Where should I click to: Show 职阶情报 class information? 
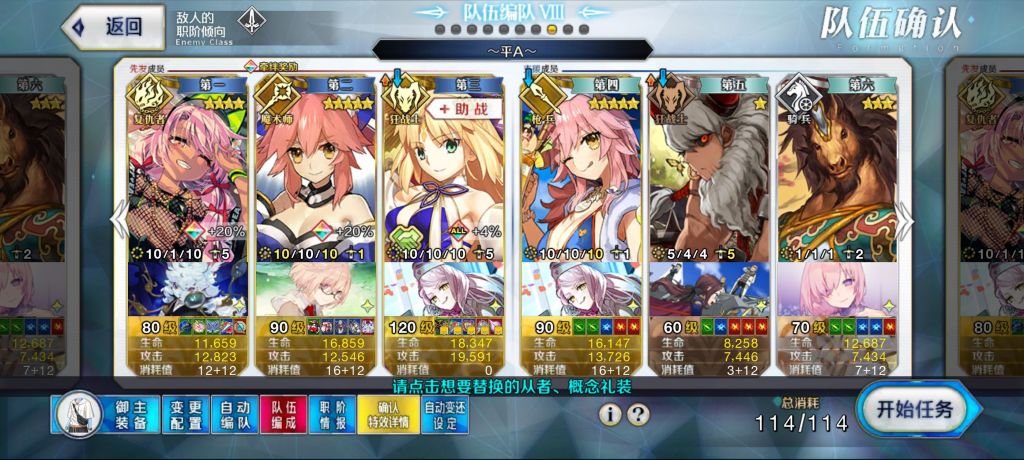333,415
